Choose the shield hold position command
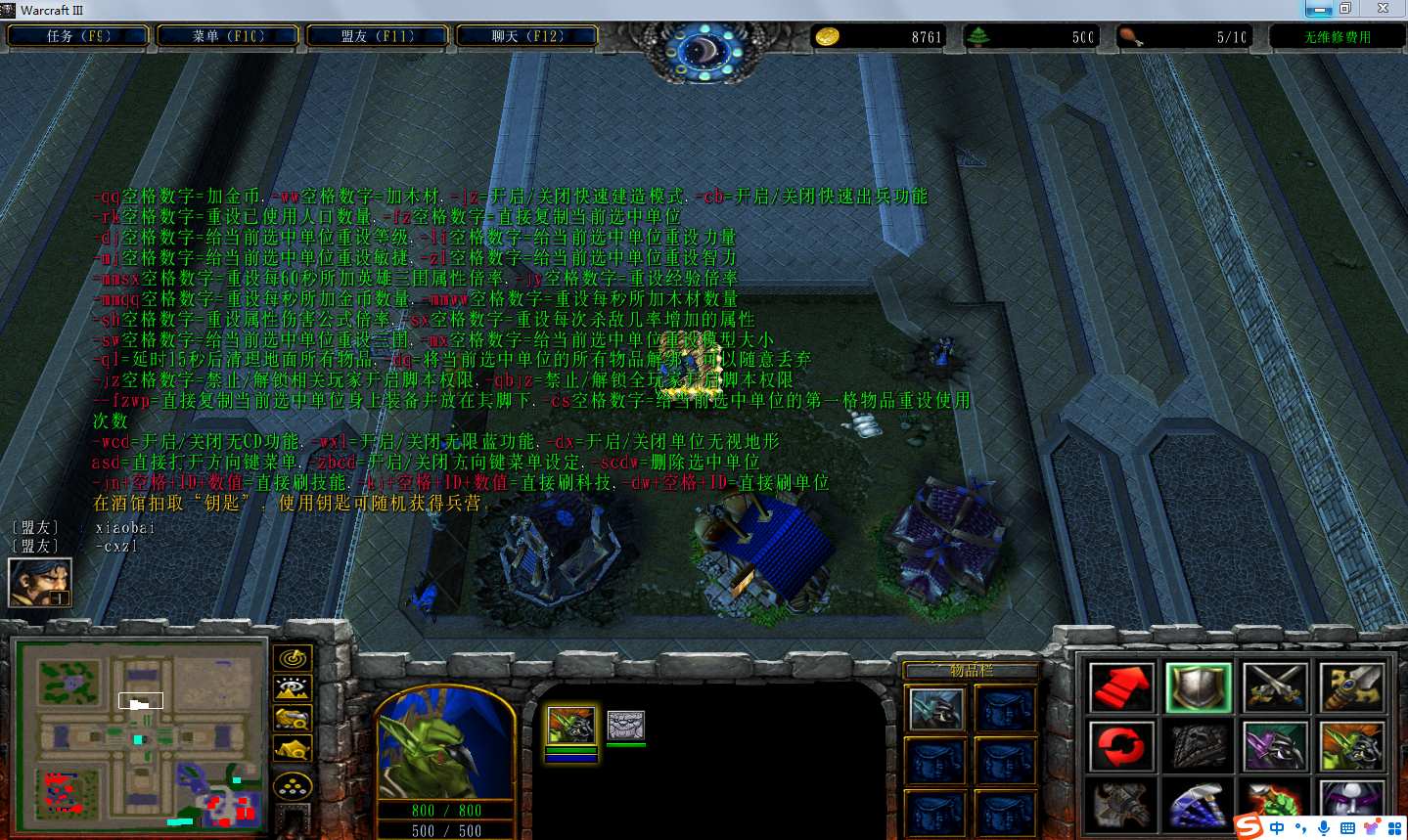 coord(1199,687)
